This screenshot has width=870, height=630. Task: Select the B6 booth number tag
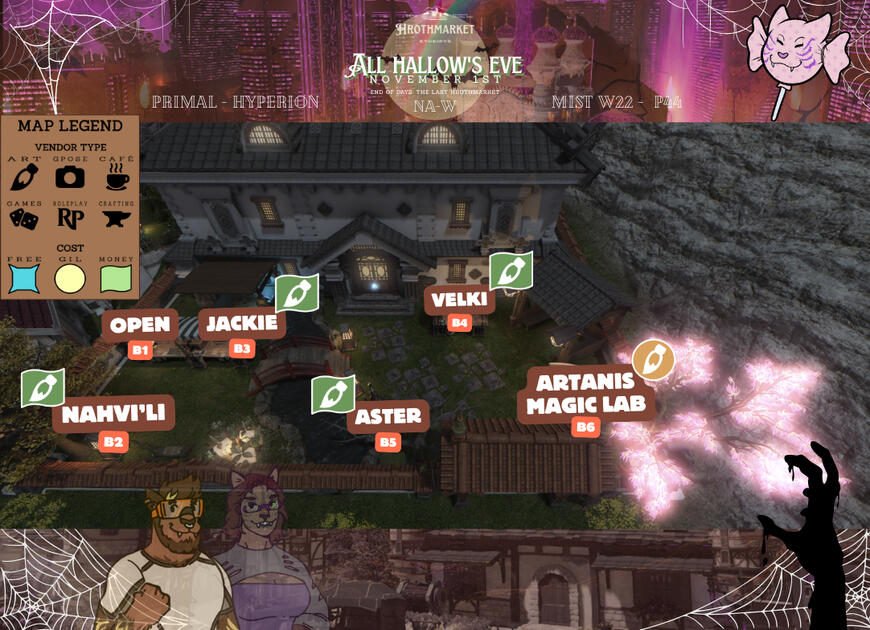pyautogui.click(x=585, y=427)
